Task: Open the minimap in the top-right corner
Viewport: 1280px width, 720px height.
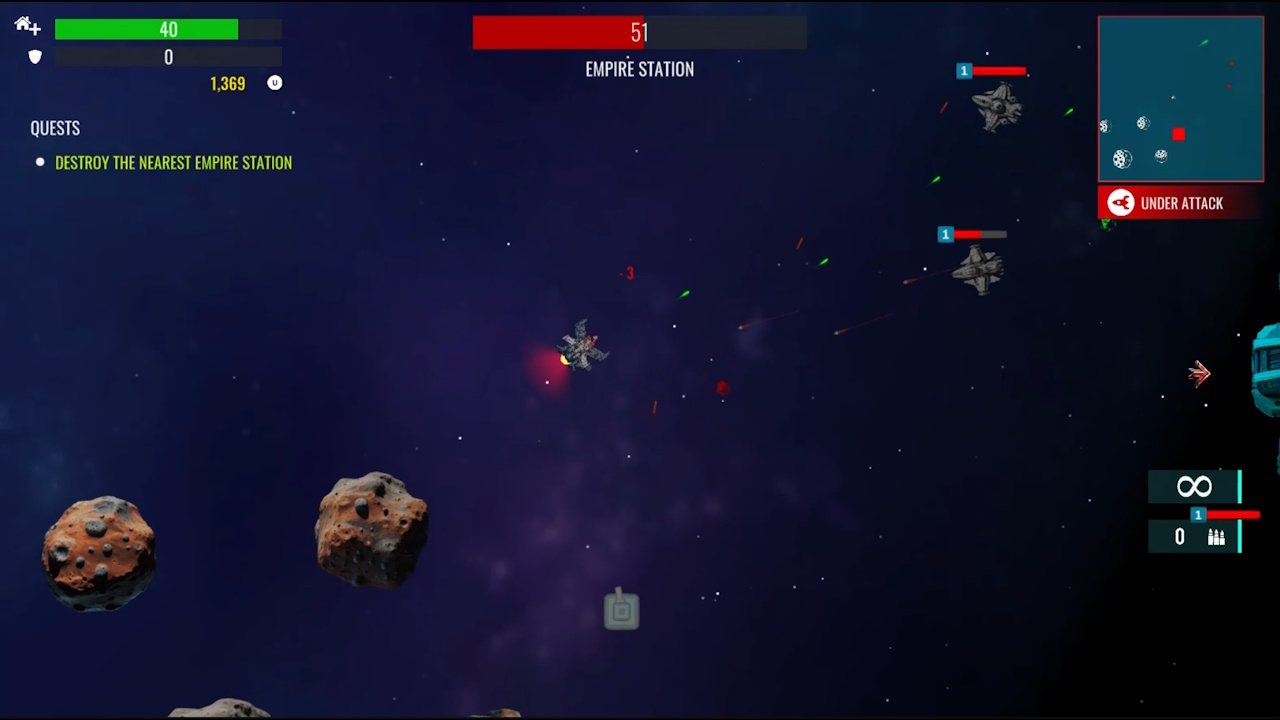Action: point(1181,98)
